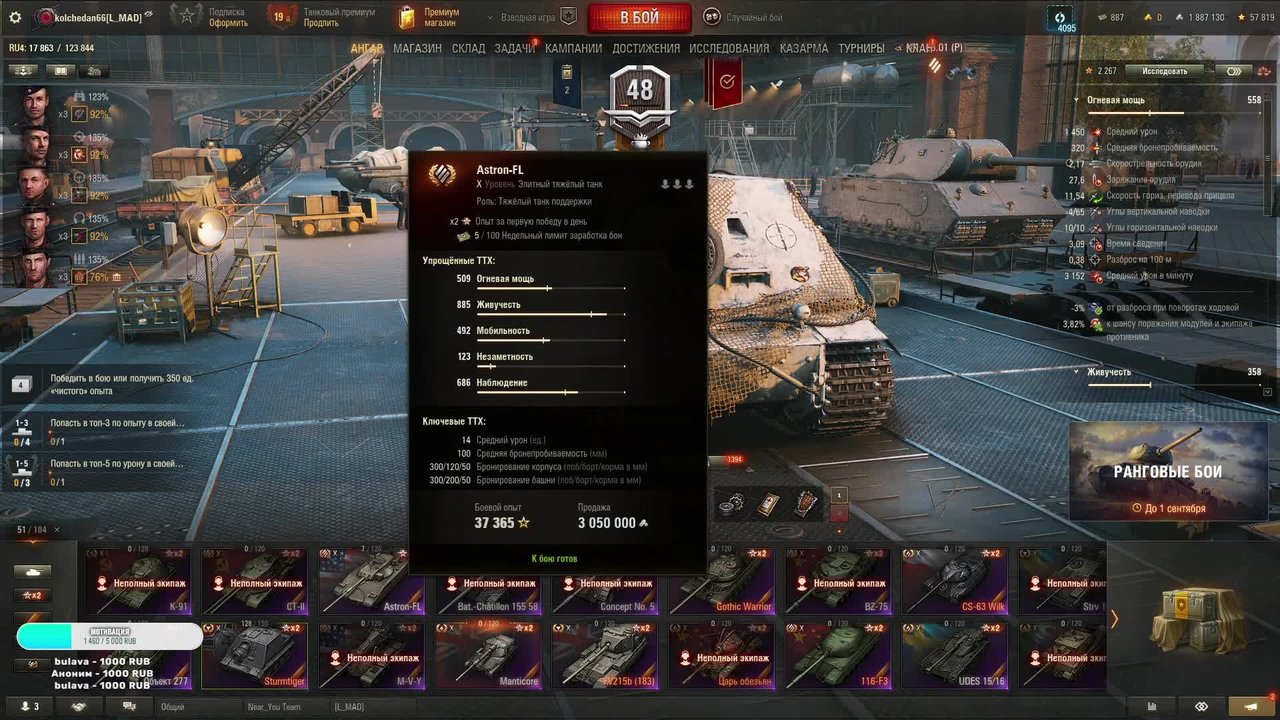Choose the Случайный бой battle mode selector
Viewport: 1280px width, 720px height.
click(x=741, y=17)
